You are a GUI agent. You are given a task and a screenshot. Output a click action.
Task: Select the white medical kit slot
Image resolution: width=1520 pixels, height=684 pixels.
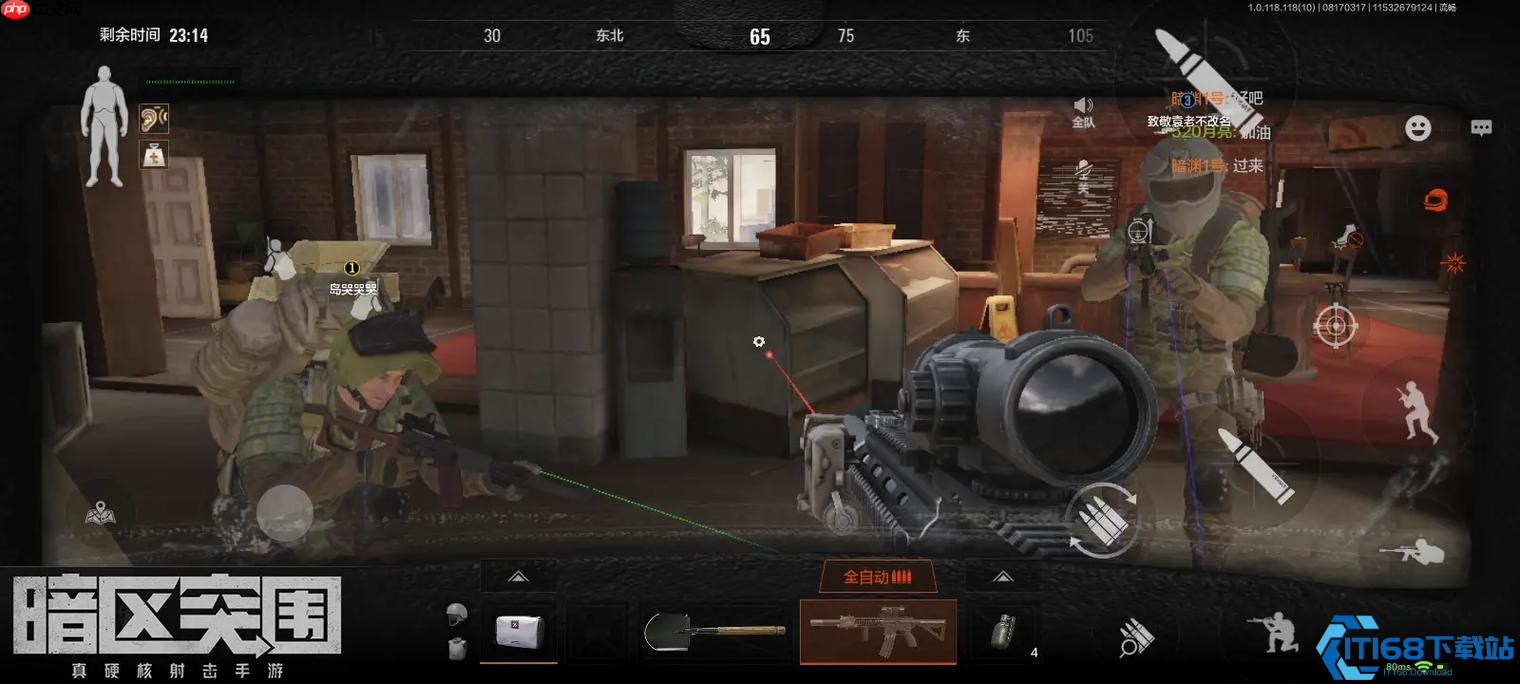[518, 631]
